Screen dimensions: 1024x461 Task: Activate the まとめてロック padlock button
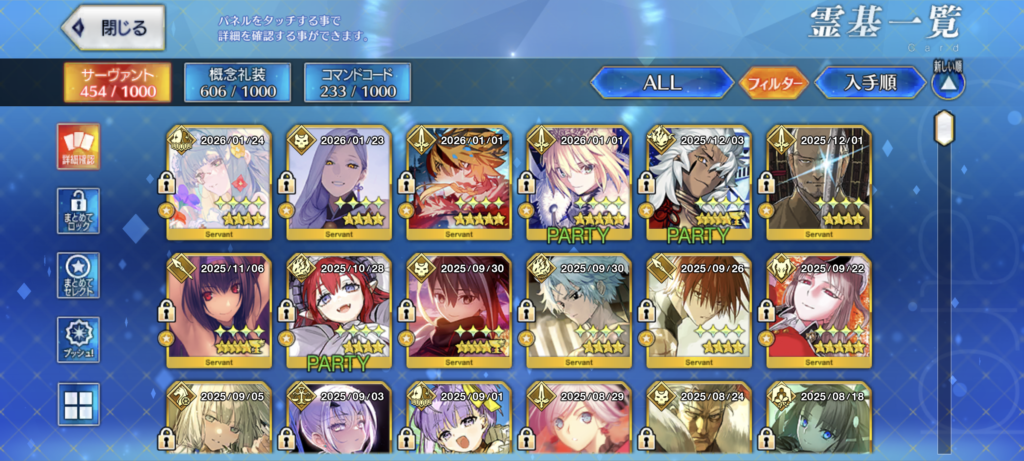click(78, 209)
